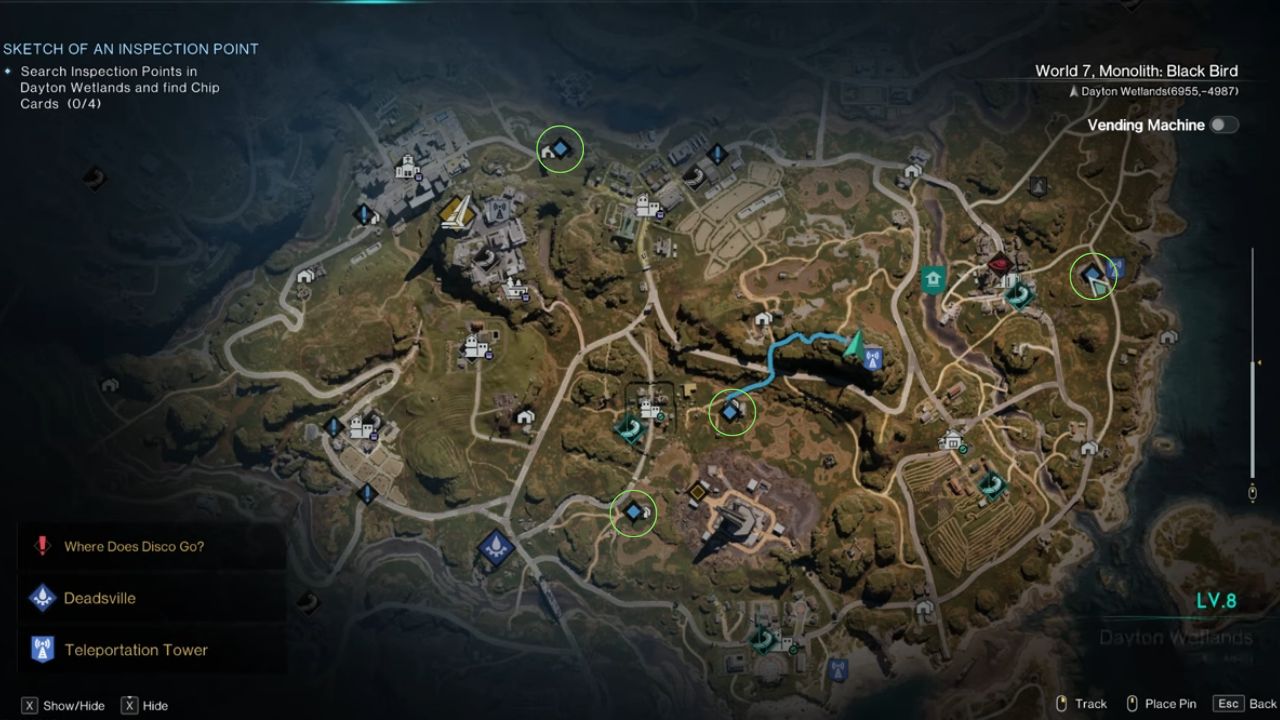
Task: Click the circled inspection point near the top
Action: click(x=561, y=148)
